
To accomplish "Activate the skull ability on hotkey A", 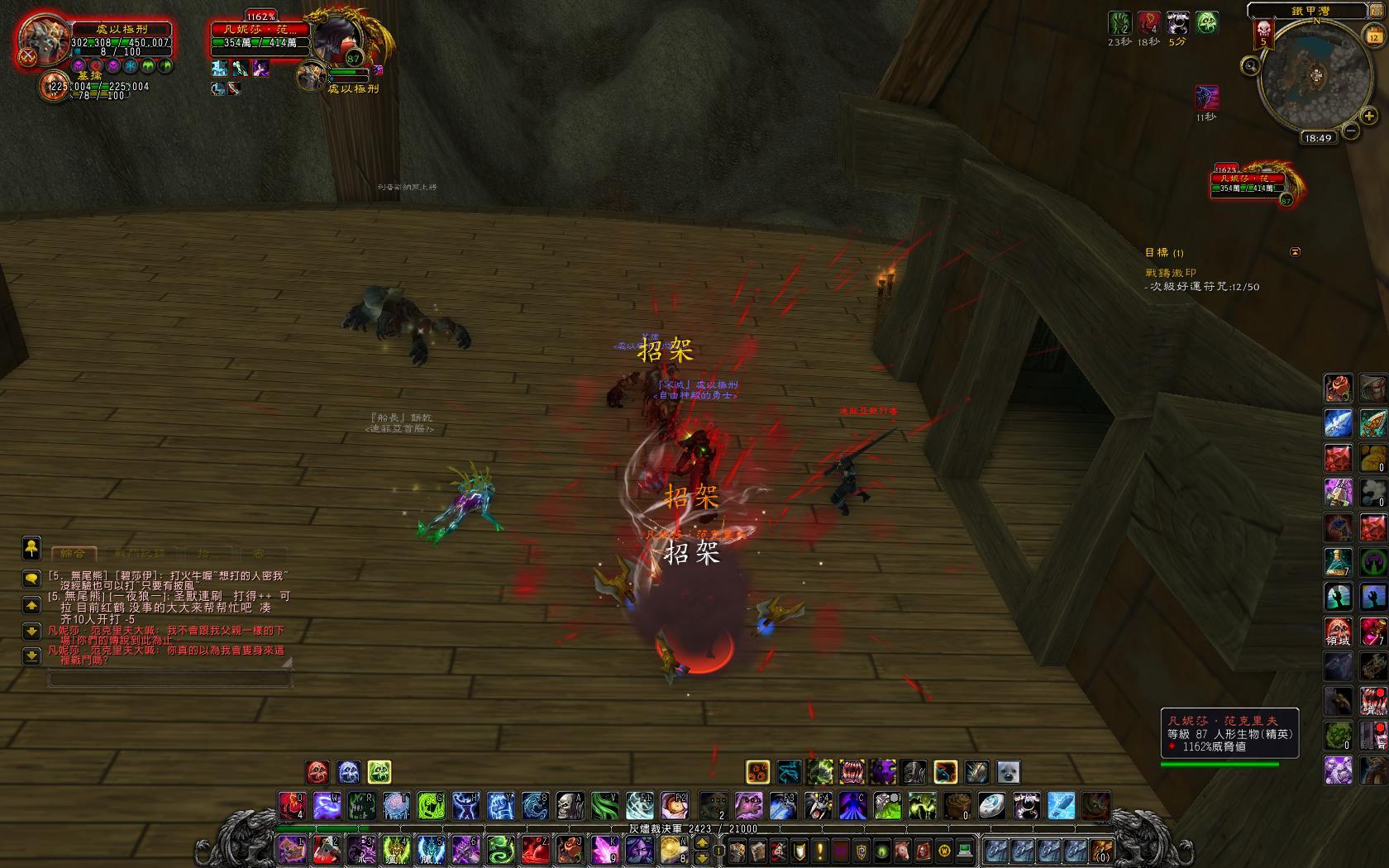I will 570,804.
